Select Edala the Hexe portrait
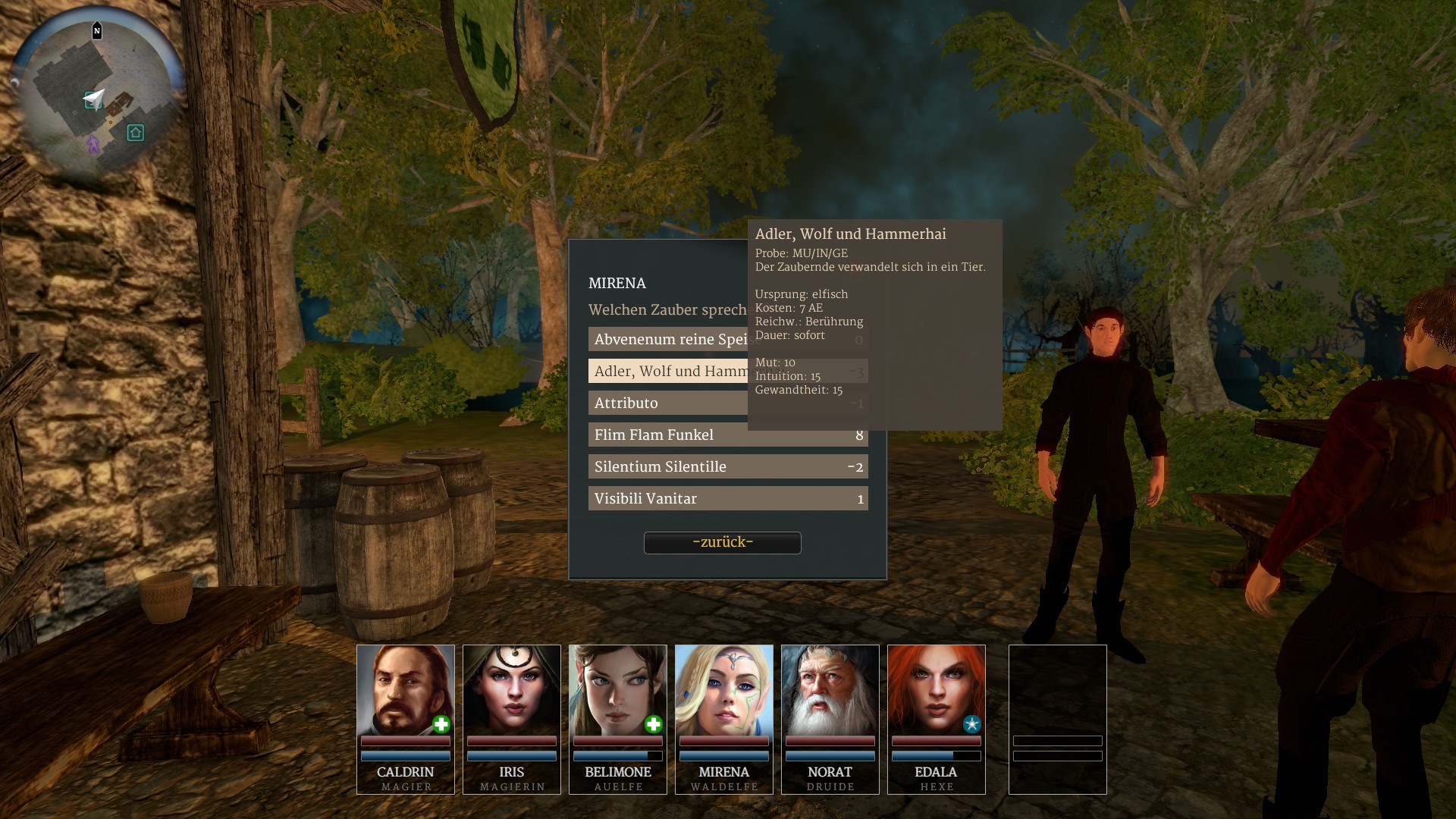Viewport: 1456px width, 819px height. [x=936, y=692]
